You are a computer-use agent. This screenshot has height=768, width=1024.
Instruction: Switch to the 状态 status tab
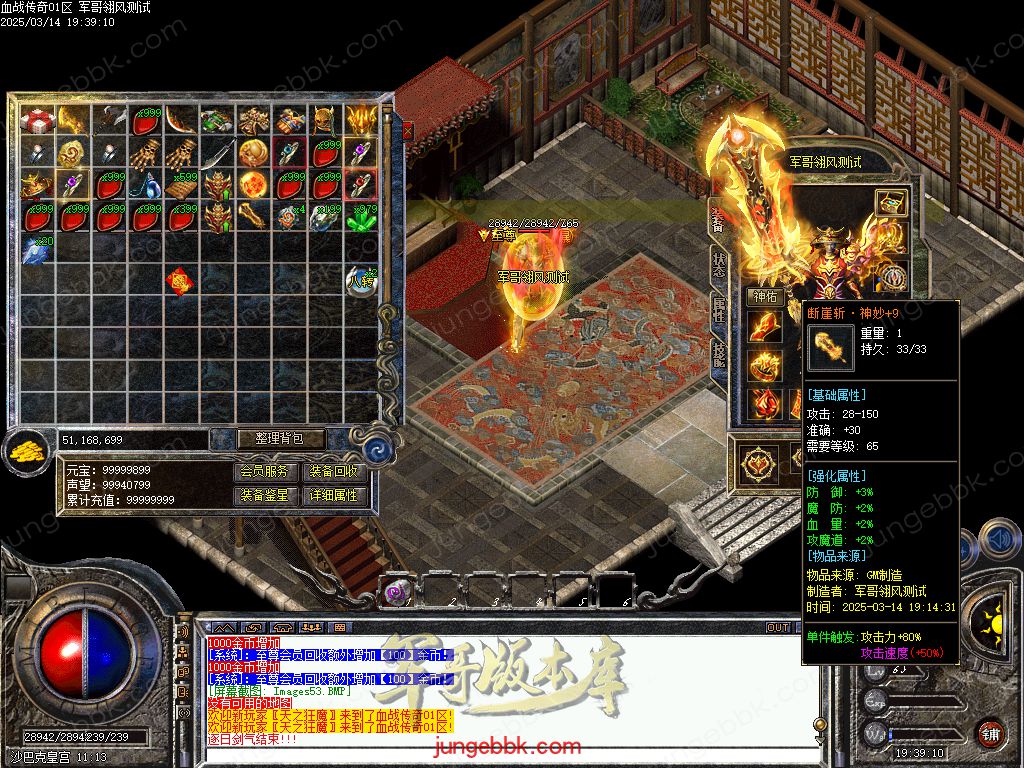click(719, 265)
